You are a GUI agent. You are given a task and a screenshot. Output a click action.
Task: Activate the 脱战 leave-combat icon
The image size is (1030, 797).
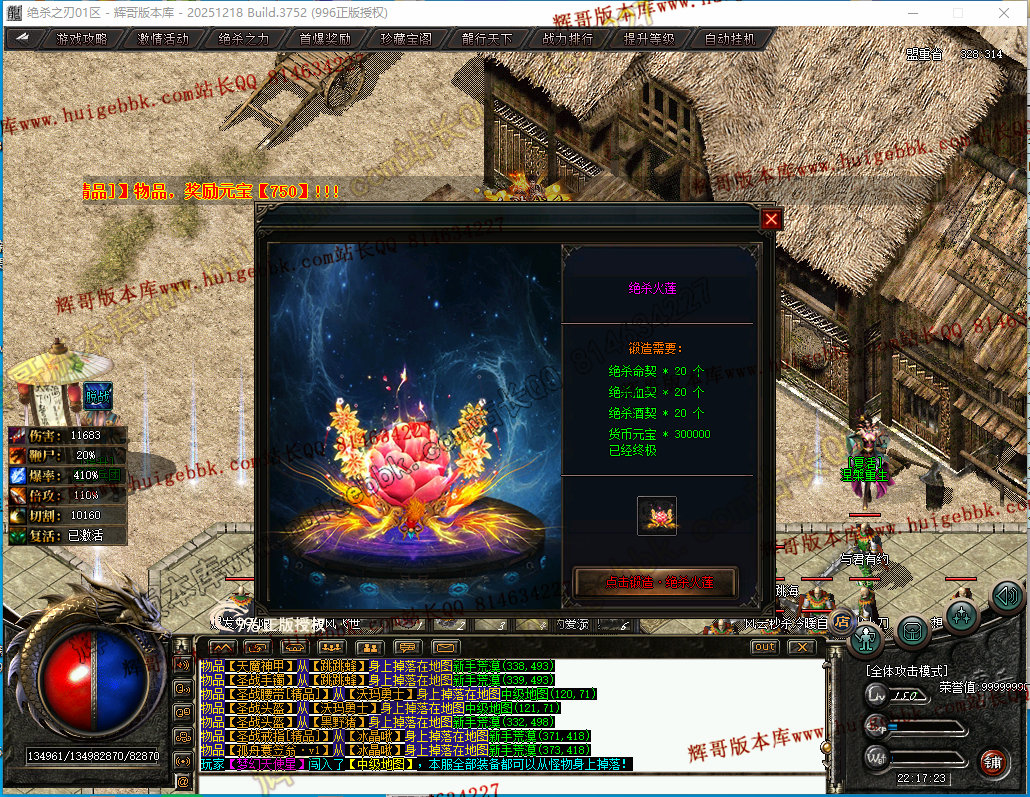coord(98,396)
